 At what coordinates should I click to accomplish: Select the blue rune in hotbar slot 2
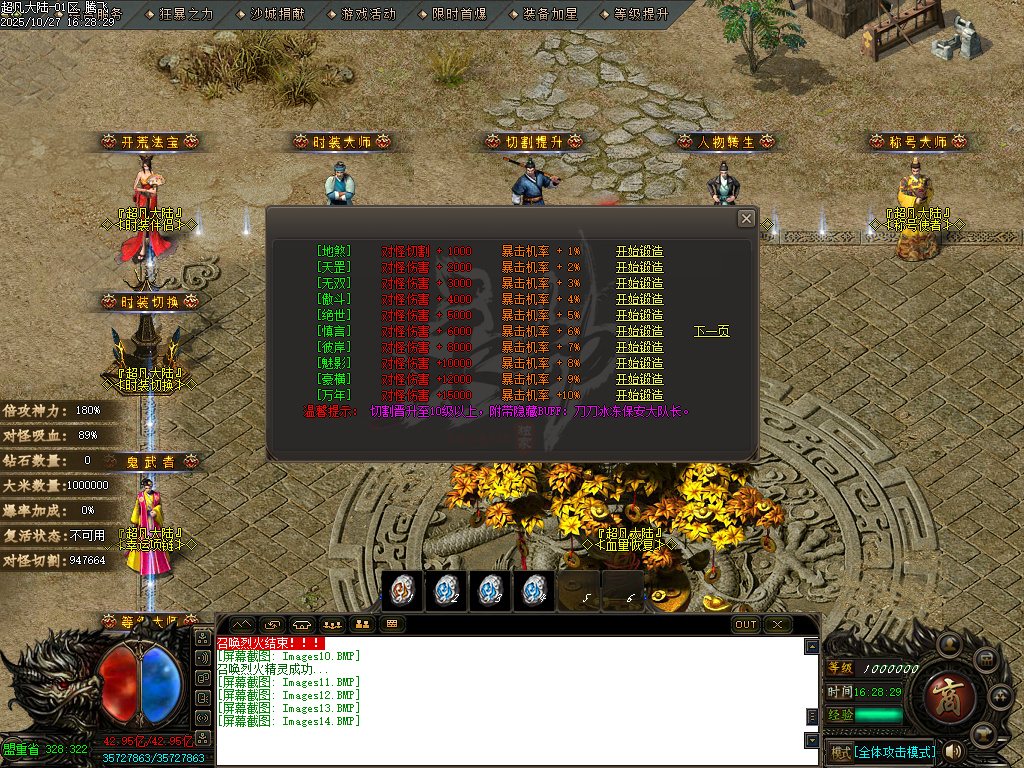[446, 591]
